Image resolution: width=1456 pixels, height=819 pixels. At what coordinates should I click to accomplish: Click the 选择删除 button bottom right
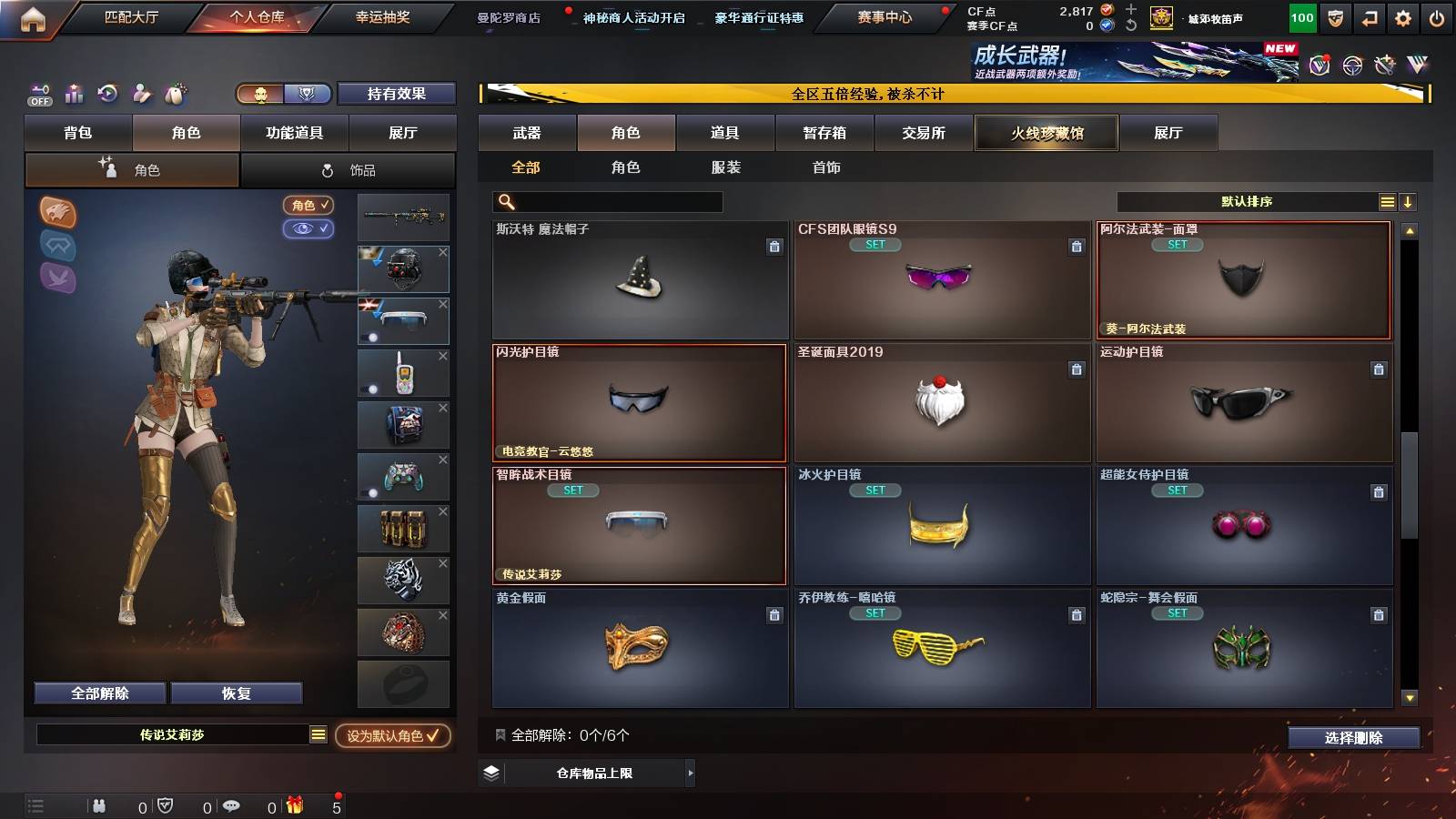(x=1353, y=738)
